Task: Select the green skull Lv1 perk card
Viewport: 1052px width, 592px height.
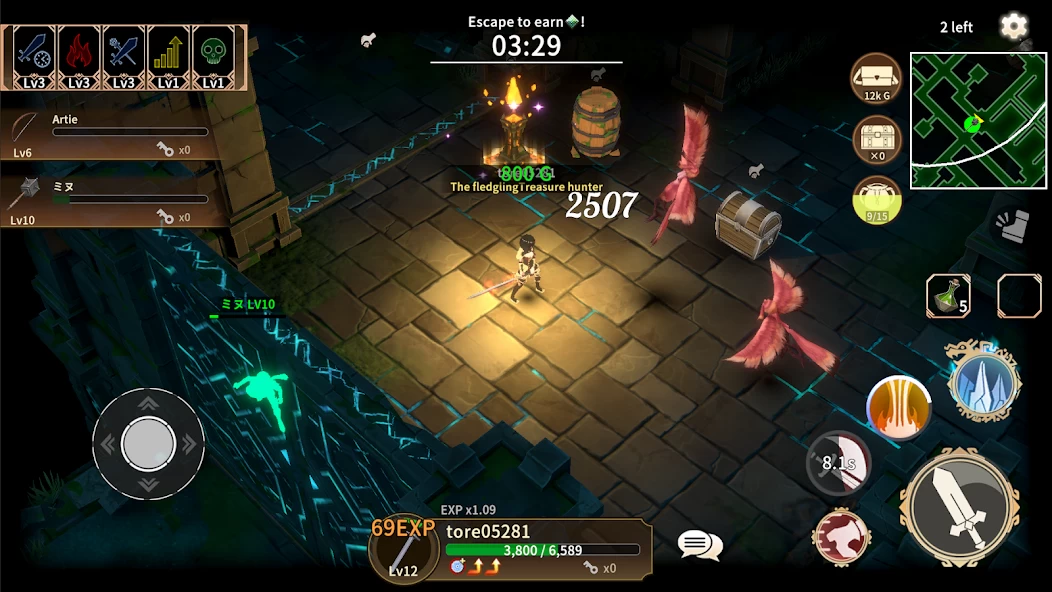Action: (x=213, y=58)
